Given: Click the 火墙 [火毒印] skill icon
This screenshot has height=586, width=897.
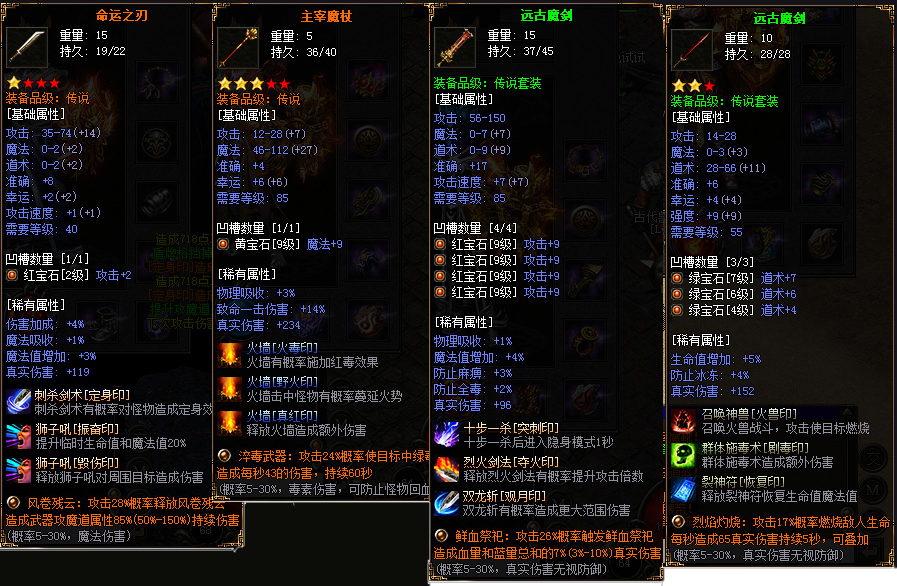Looking at the screenshot, I should [x=230, y=356].
